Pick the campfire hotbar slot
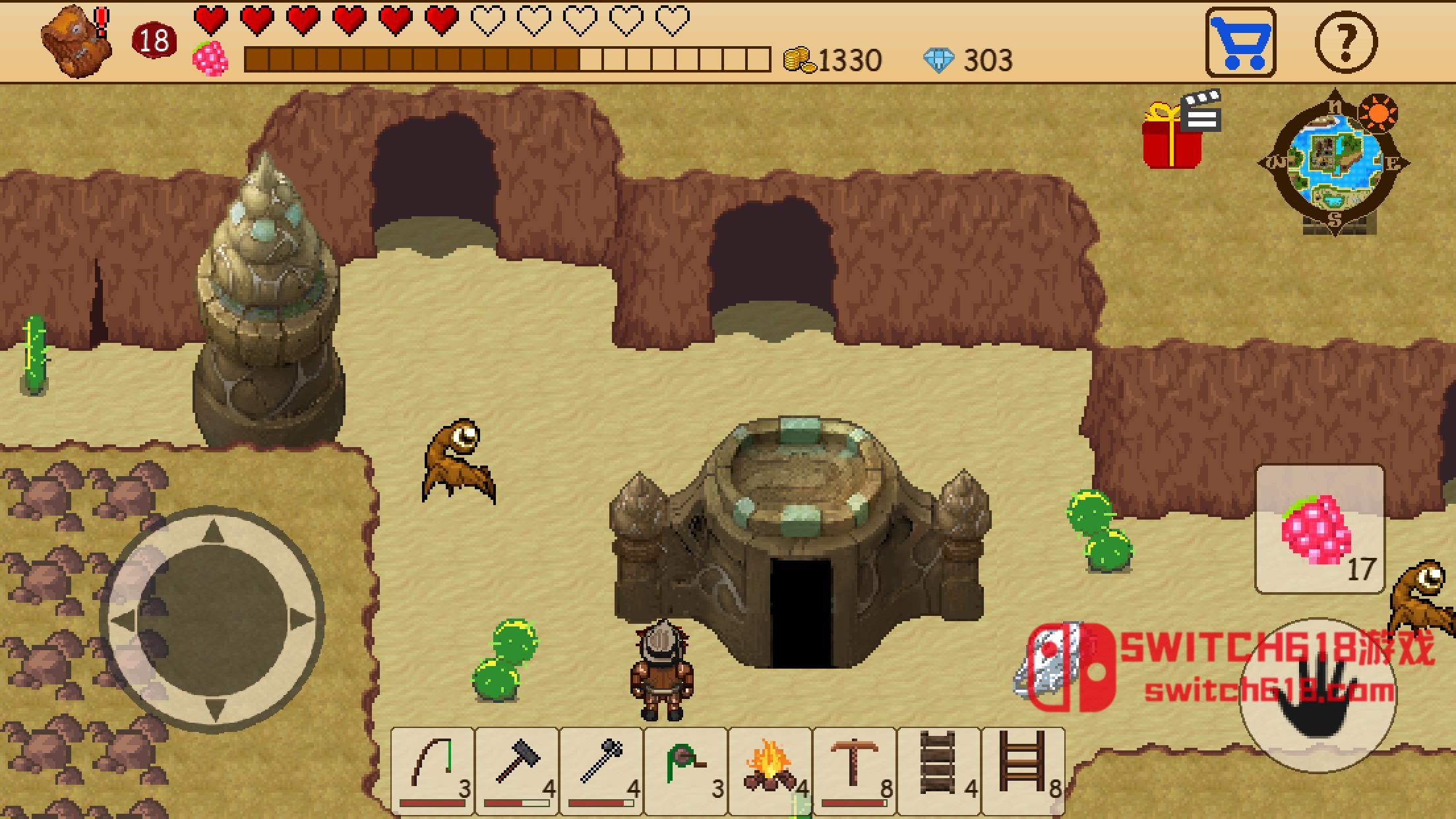1456x819 pixels. coord(770,768)
